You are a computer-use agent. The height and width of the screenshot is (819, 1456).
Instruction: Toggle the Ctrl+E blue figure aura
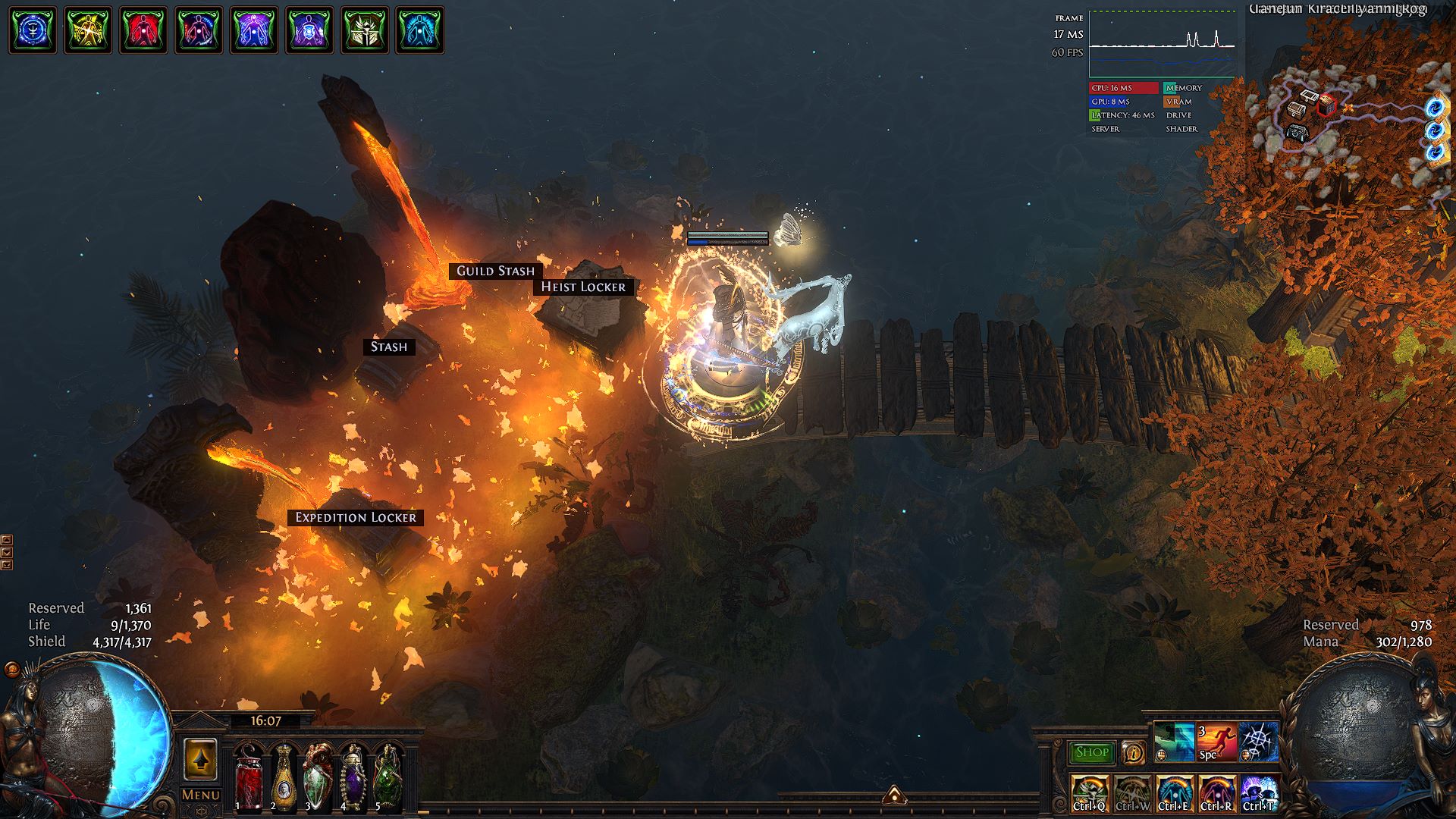[1174, 793]
